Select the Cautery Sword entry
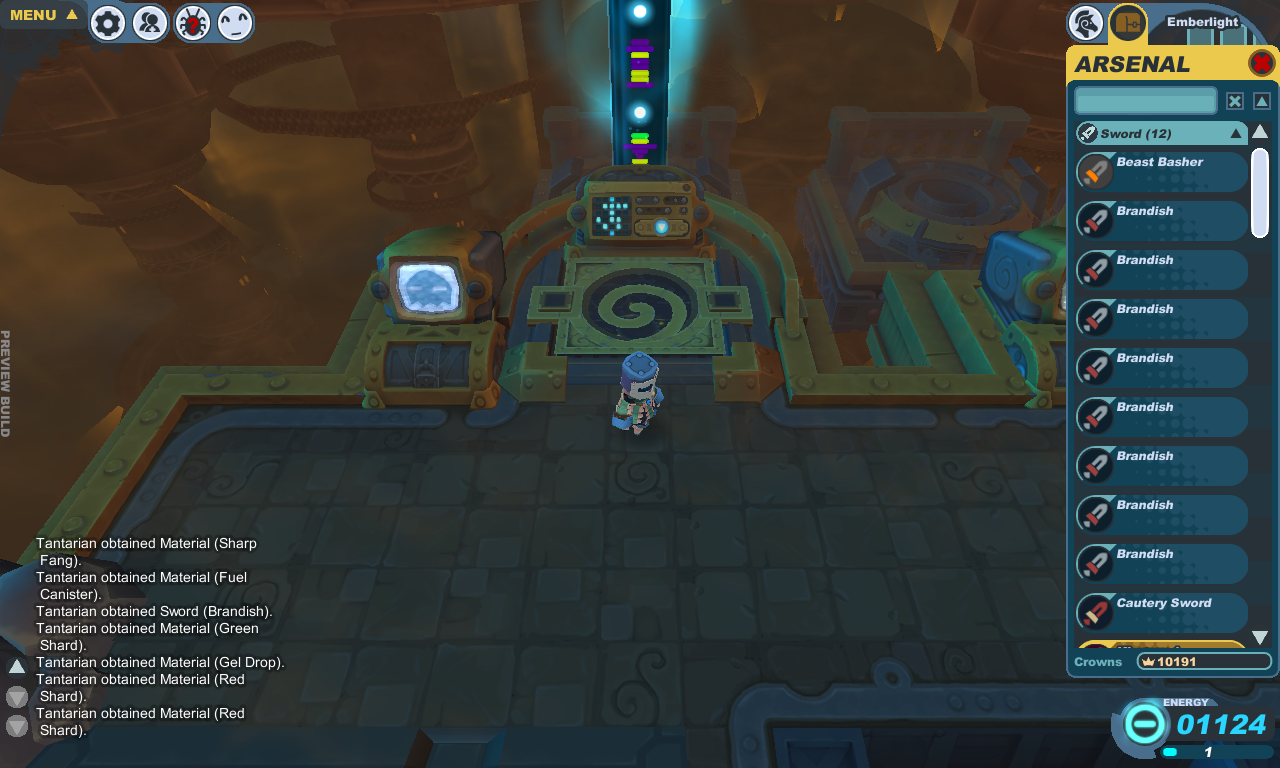Screen dimensions: 1280x768 click(1161, 612)
